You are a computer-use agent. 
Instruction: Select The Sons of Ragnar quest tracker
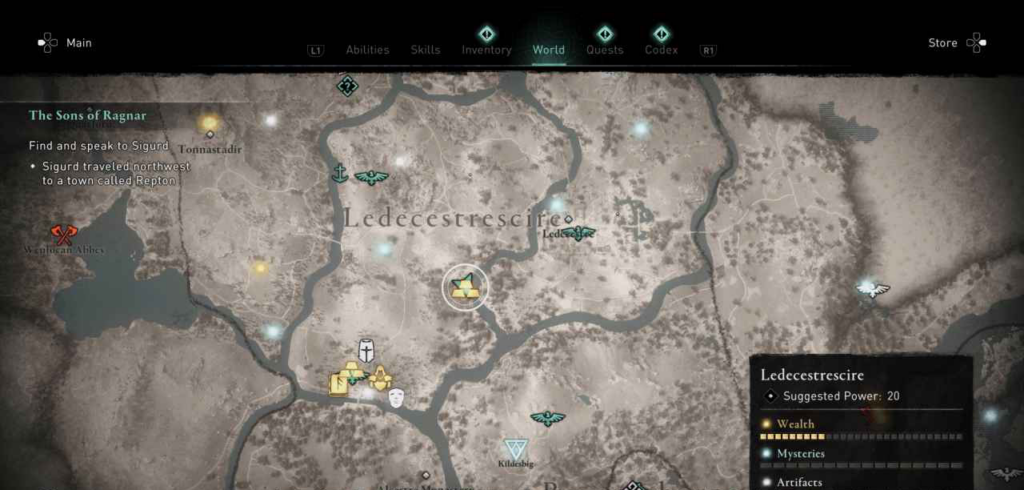pyautogui.click(x=88, y=116)
